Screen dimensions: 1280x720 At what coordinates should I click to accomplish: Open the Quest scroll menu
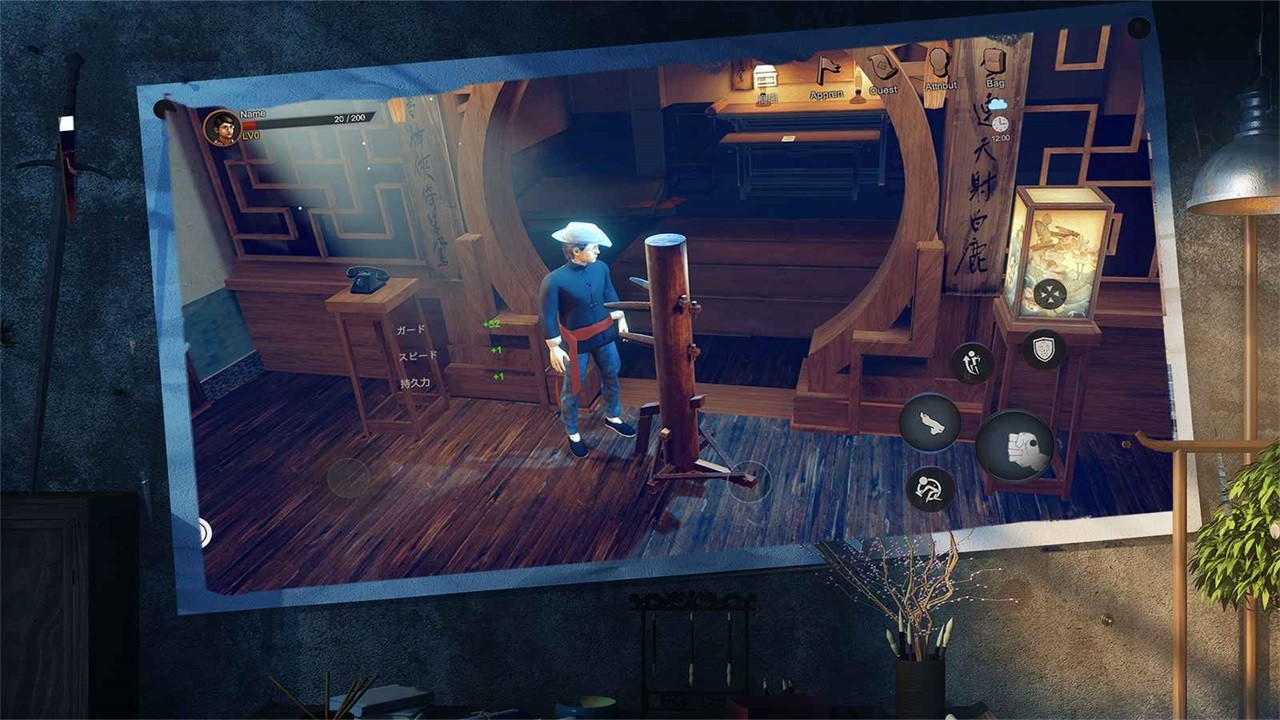point(882,68)
